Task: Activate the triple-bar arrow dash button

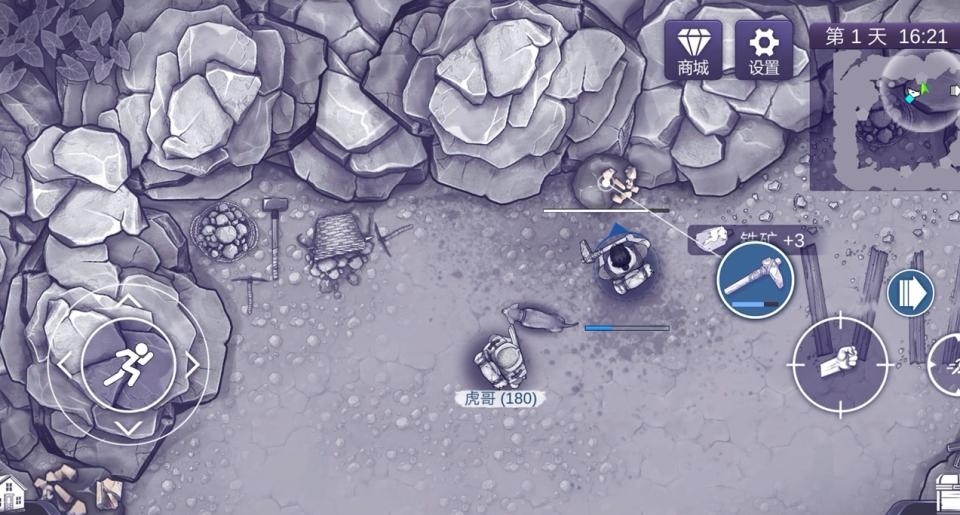Action: tap(910, 293)
